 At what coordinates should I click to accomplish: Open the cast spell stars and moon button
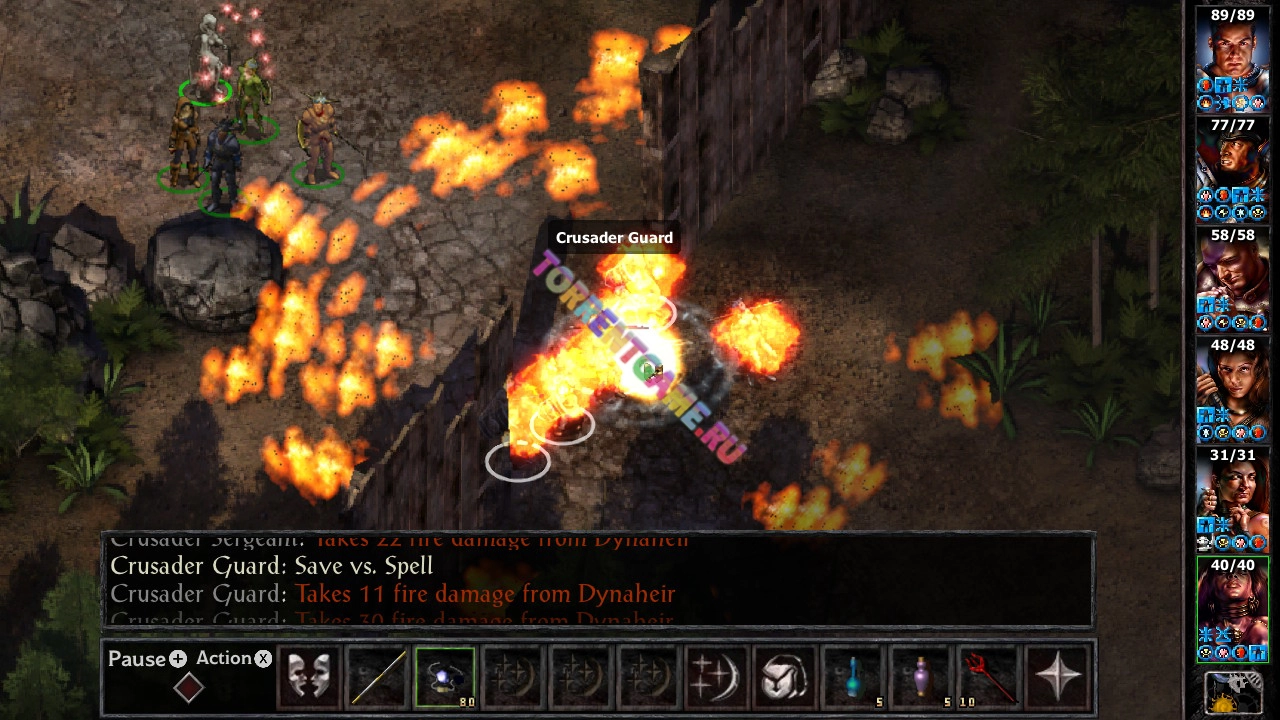click(x=717, y=677)
